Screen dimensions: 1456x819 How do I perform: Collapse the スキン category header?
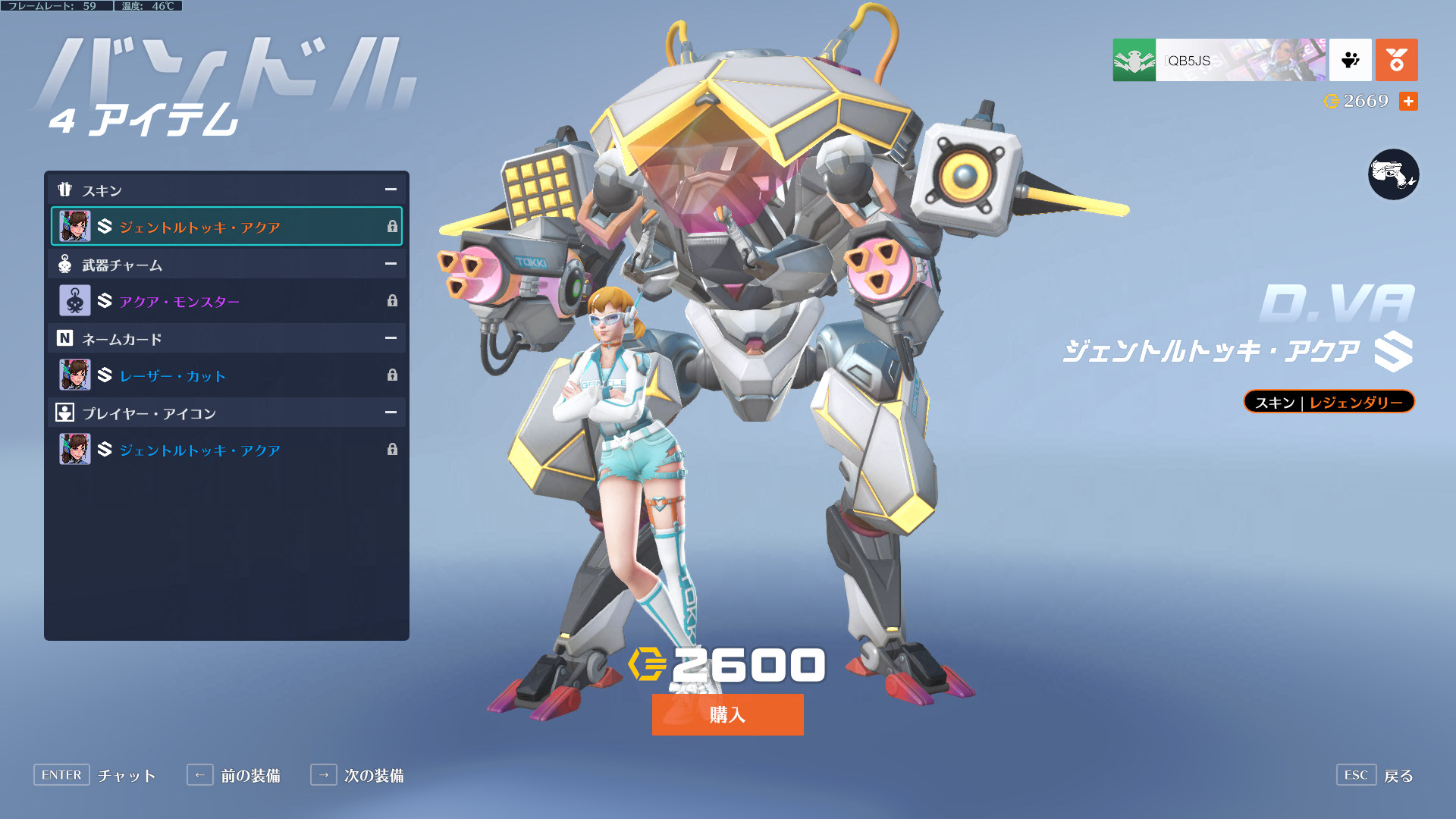point(391,190)
